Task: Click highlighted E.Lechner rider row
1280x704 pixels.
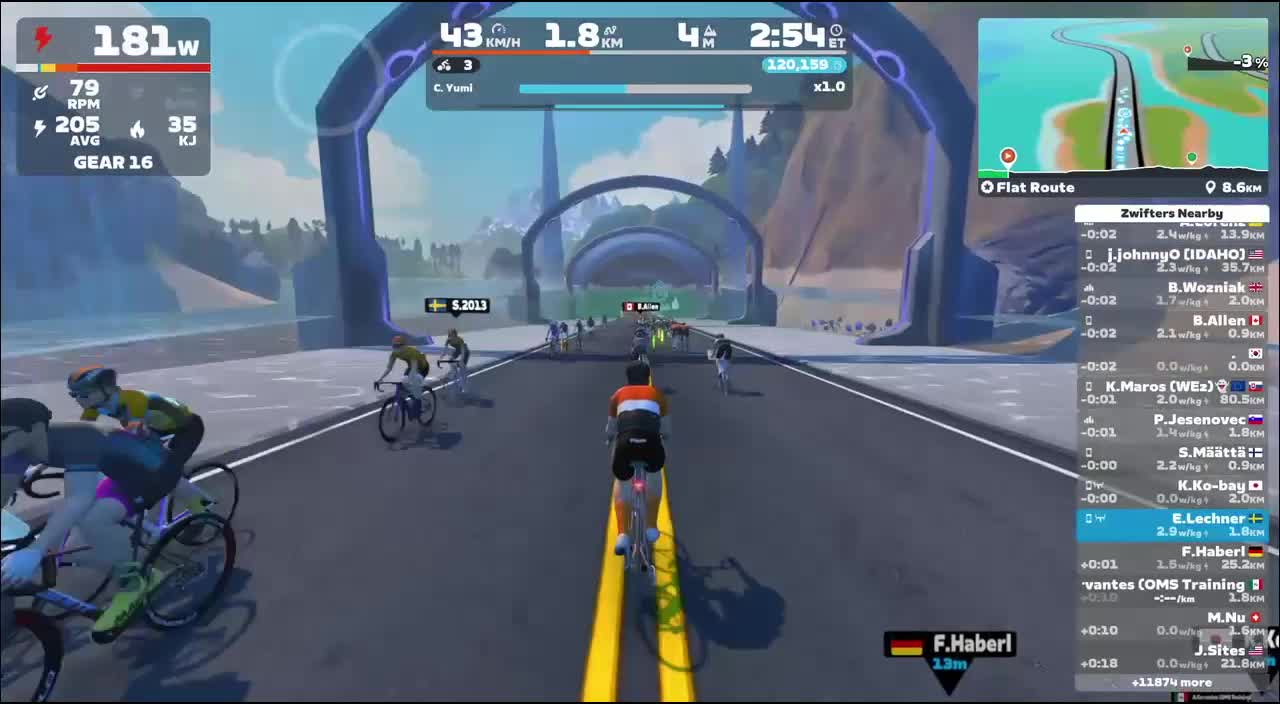Action: click(1172, 524)
